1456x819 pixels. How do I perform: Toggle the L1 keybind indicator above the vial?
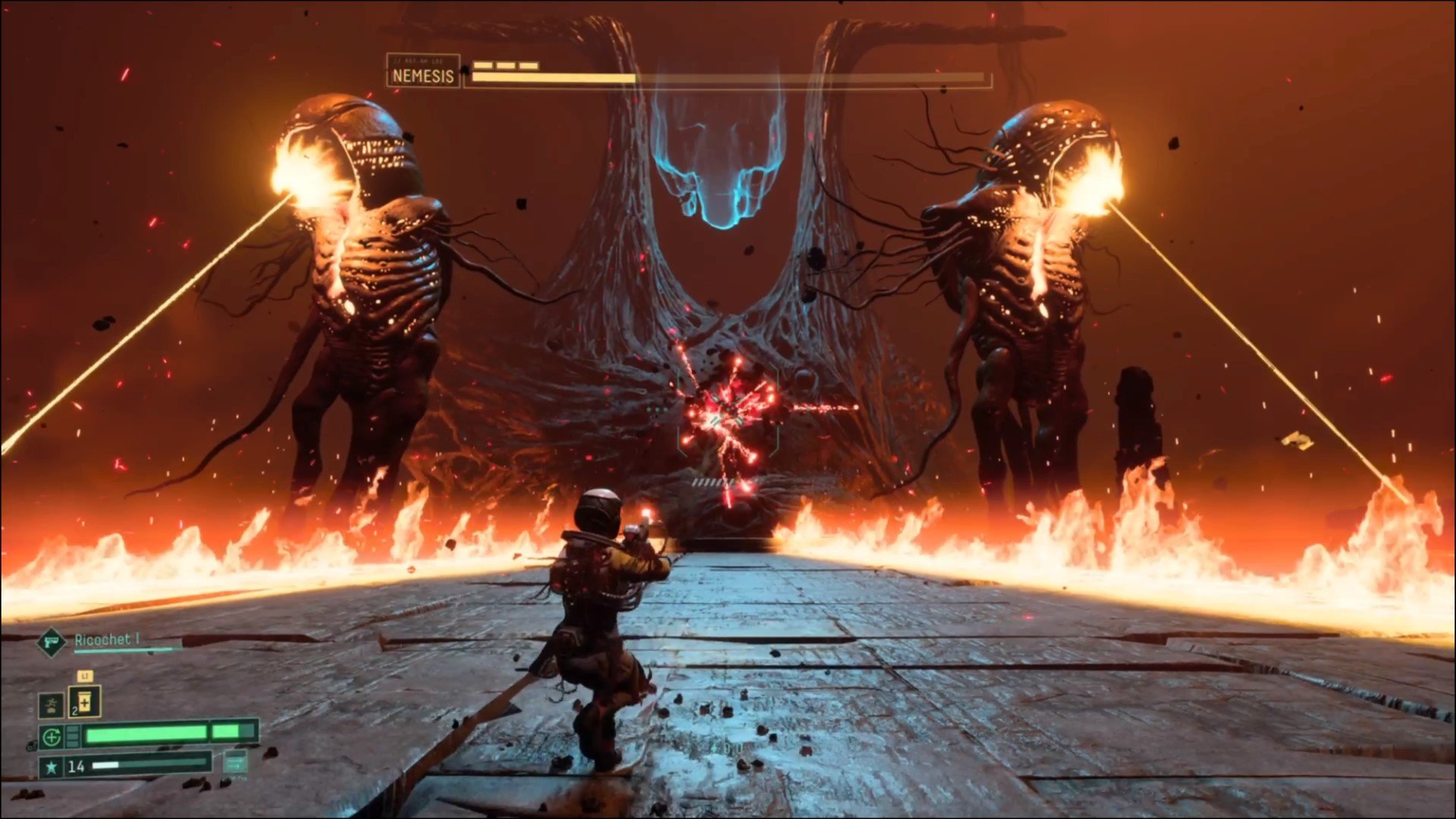(84, 676)
